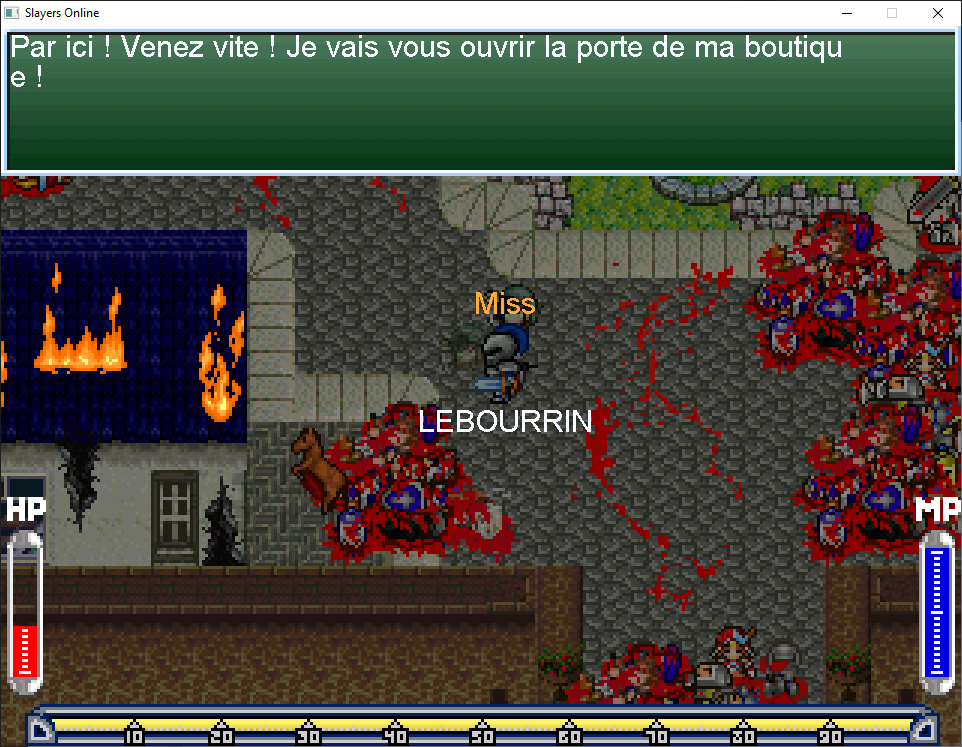Click the dialogue box to continue
The height and width of the screenshot is (747, 962).
[x=480, y=100]
